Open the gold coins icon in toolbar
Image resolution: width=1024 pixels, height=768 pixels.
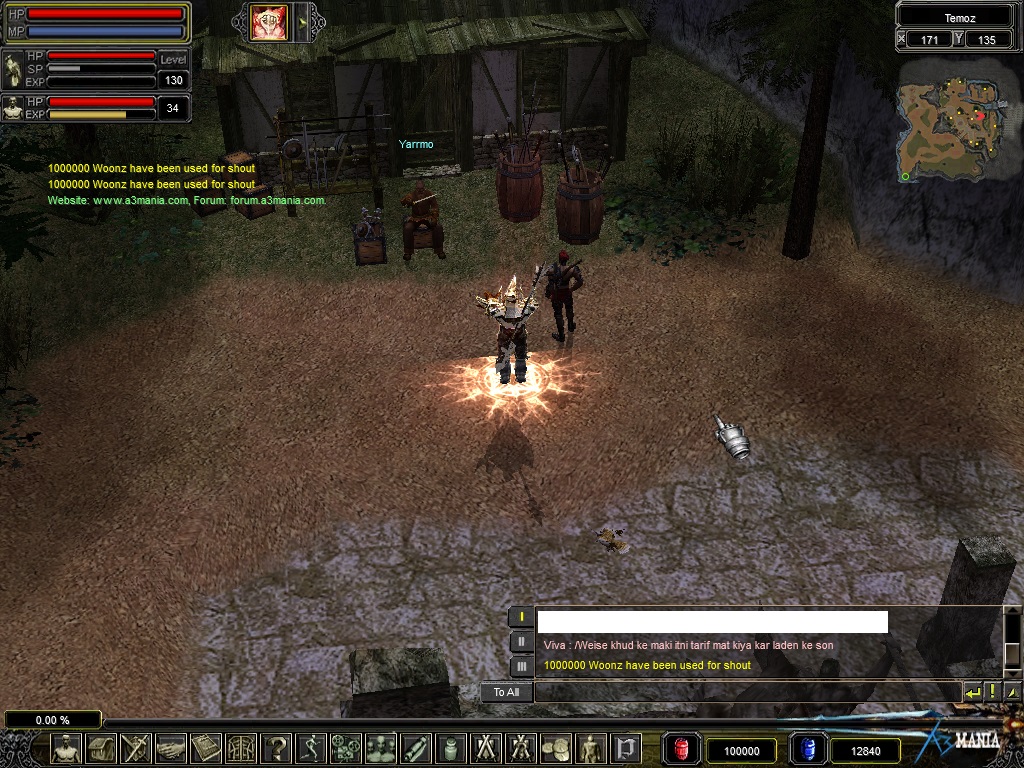pos(555,748)
